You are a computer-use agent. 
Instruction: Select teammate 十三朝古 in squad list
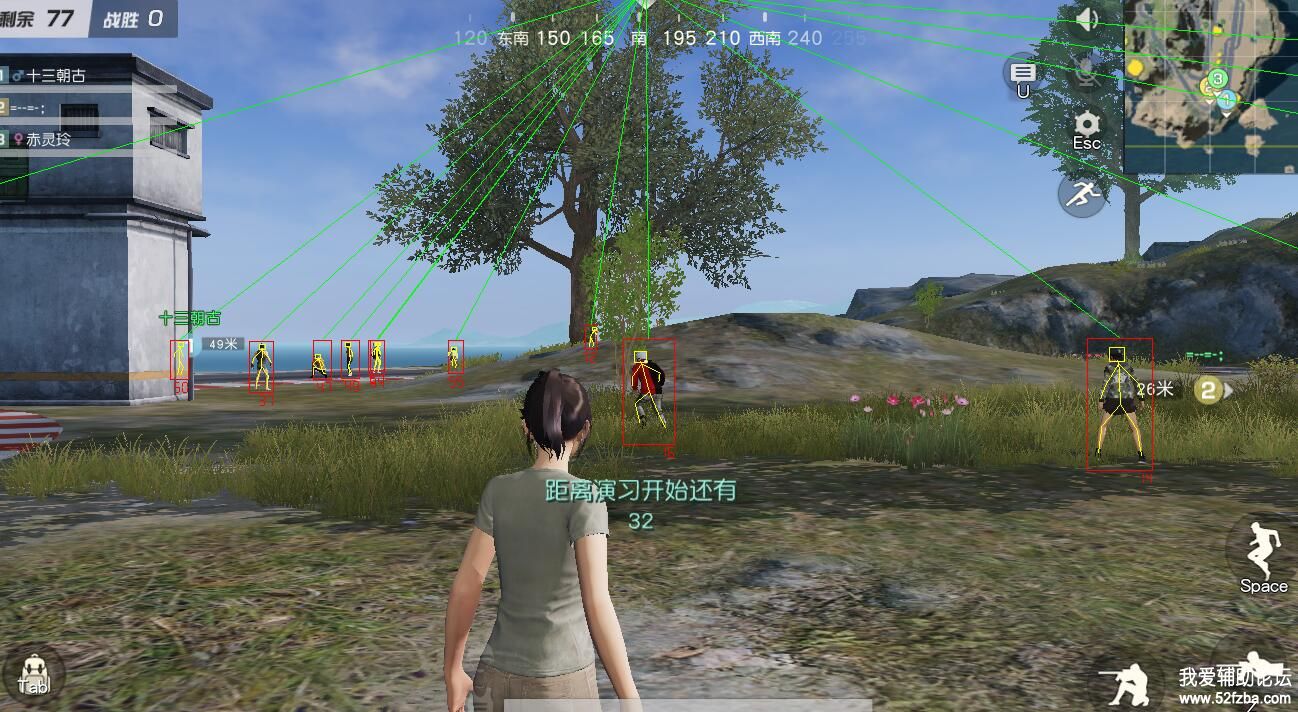pos(56,75)
